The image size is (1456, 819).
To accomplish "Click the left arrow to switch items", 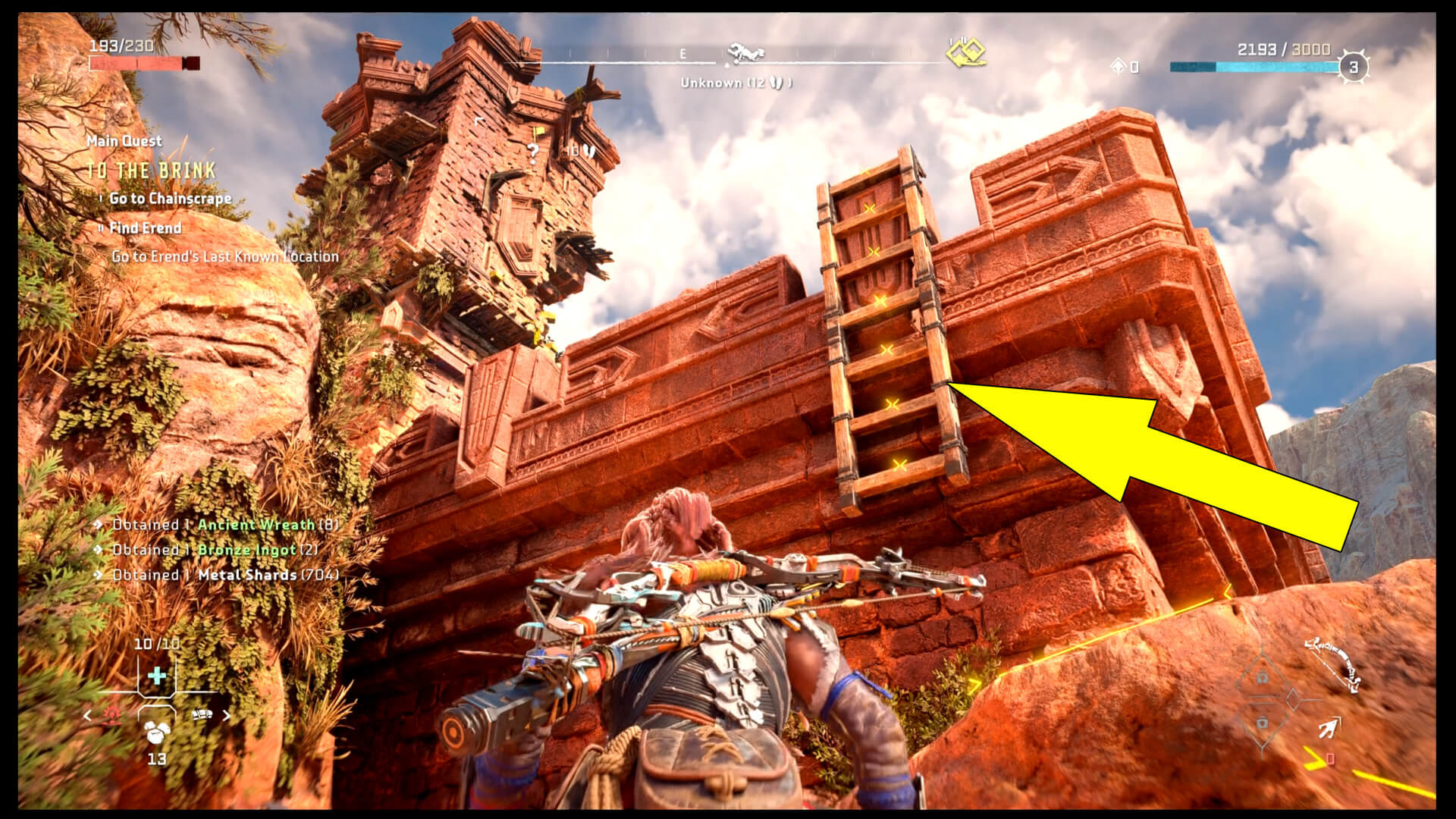I will 86,716.
